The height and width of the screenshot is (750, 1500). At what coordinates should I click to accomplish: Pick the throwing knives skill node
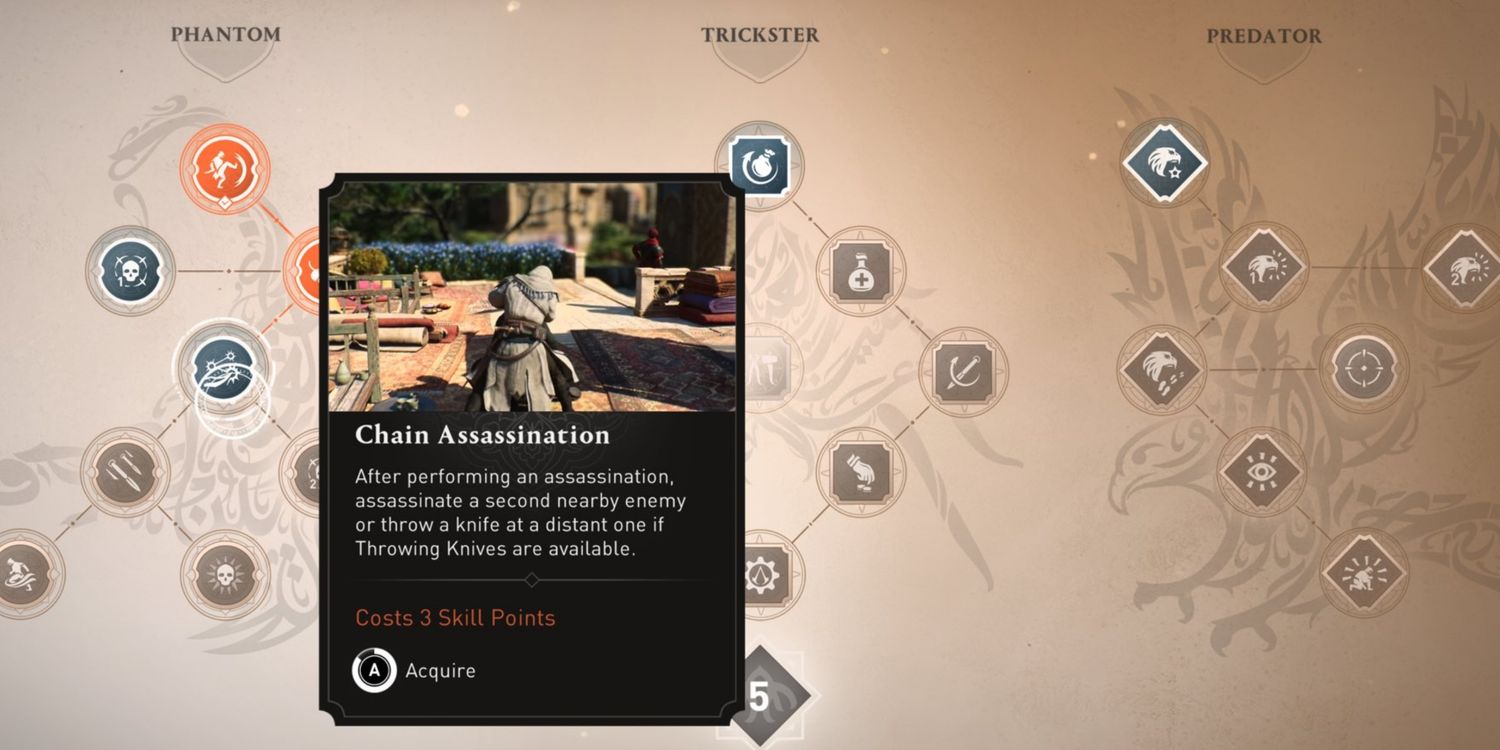pyautogui.click(x=126, y=472)
